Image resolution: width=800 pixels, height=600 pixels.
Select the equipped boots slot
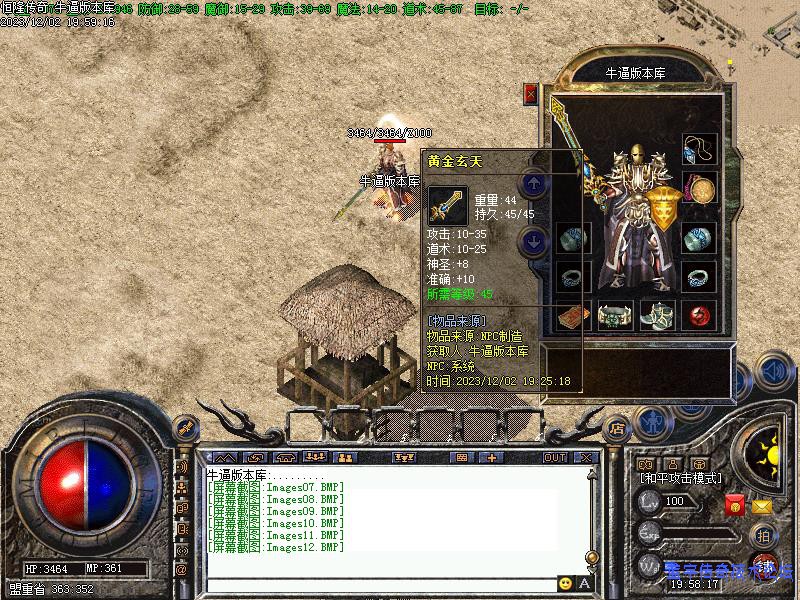click(x=658, y=316)
